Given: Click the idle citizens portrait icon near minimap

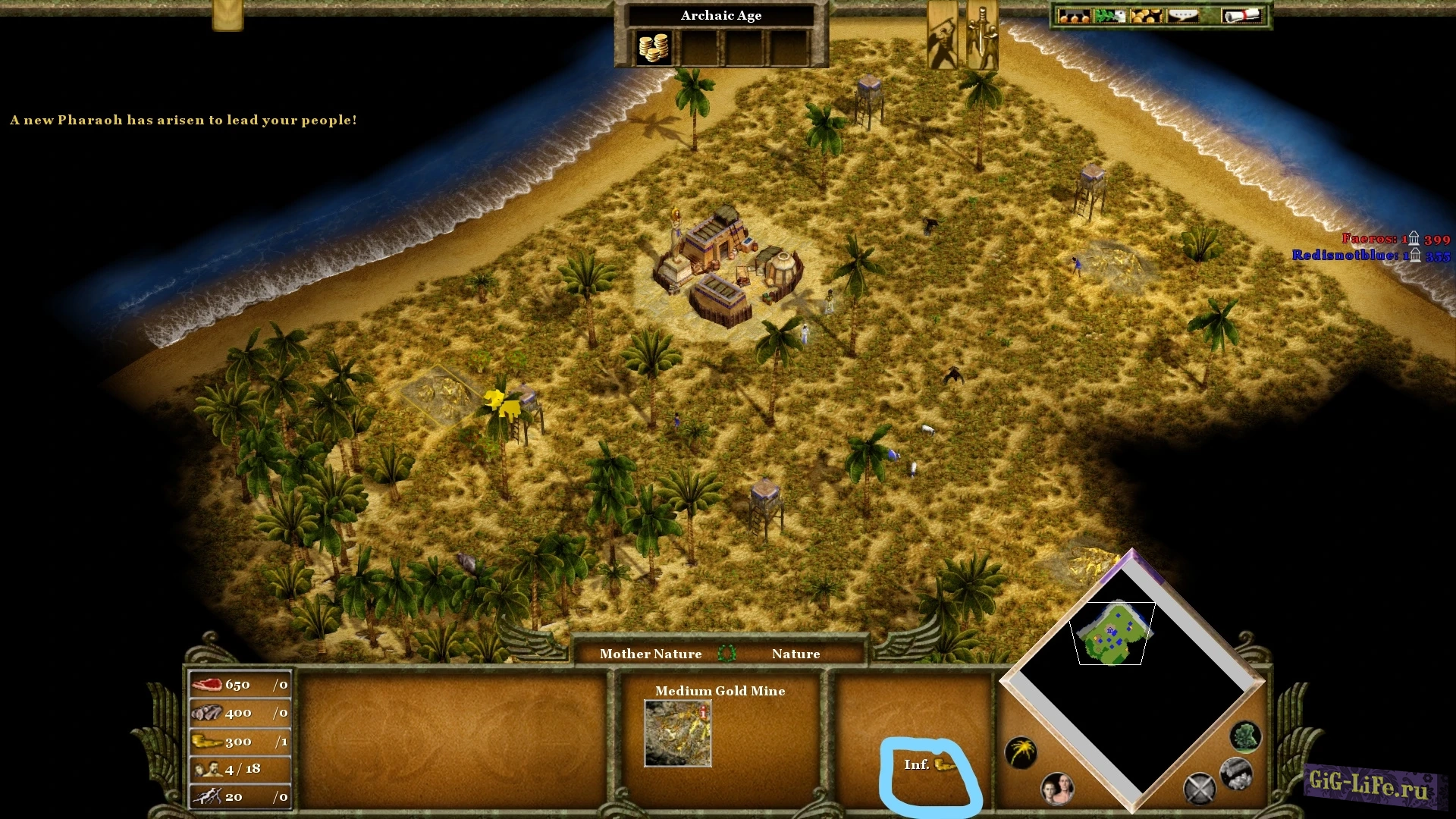Looking at the screenshot, I should 1056,789.
